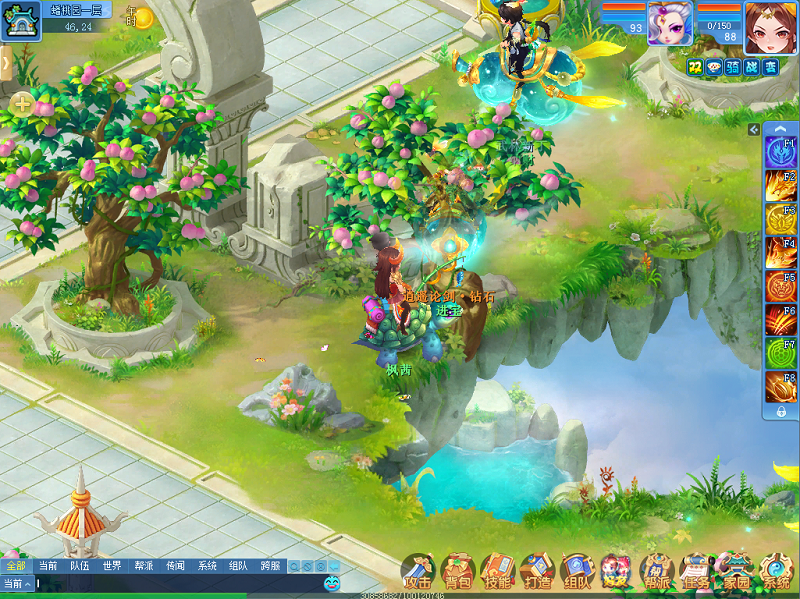Open the minimap icon in the corner
The height and width of the screenshot is (599, 800).
tap(19, 20)
